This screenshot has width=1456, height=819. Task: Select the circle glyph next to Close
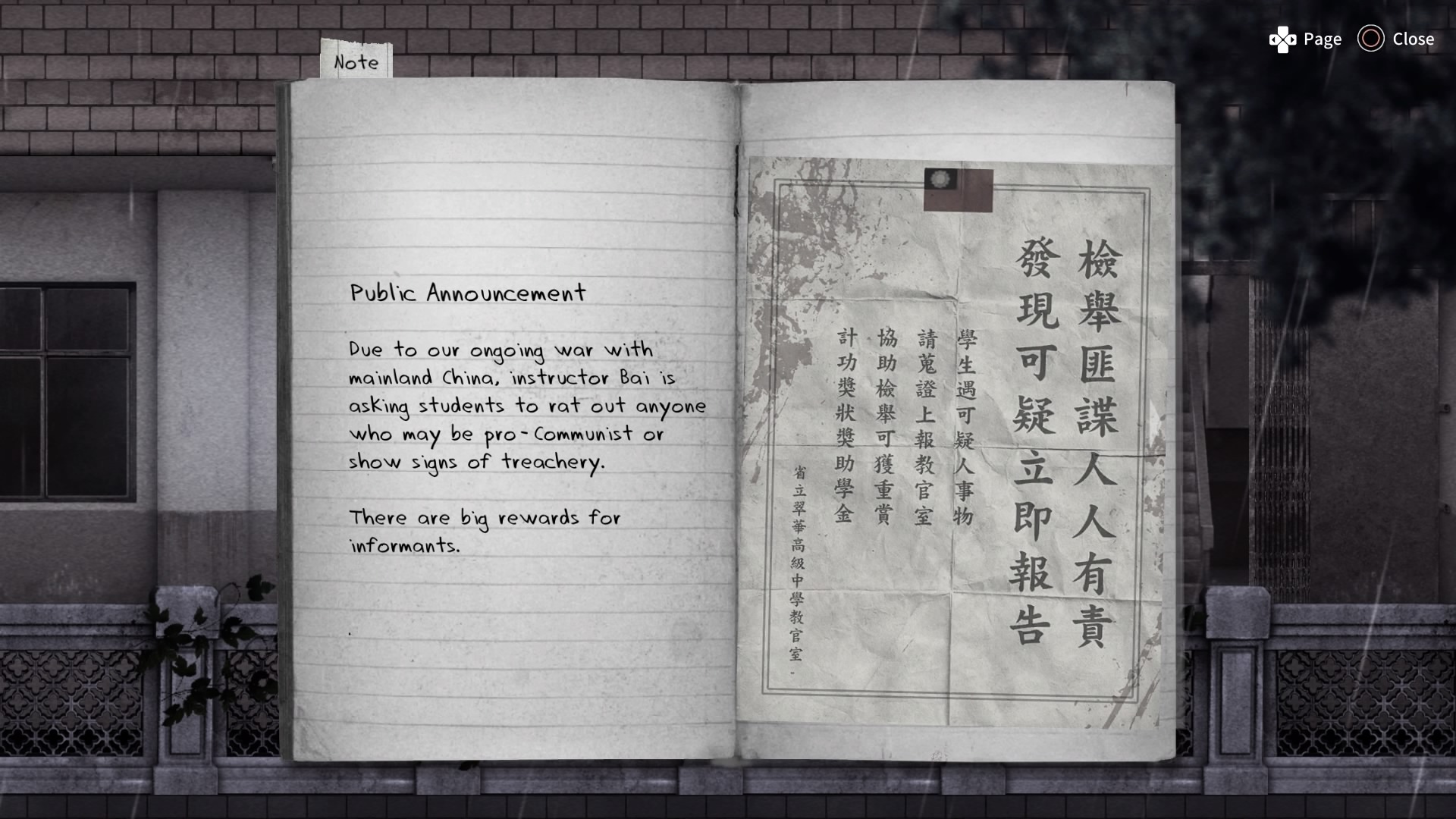tap(1370, 39)
